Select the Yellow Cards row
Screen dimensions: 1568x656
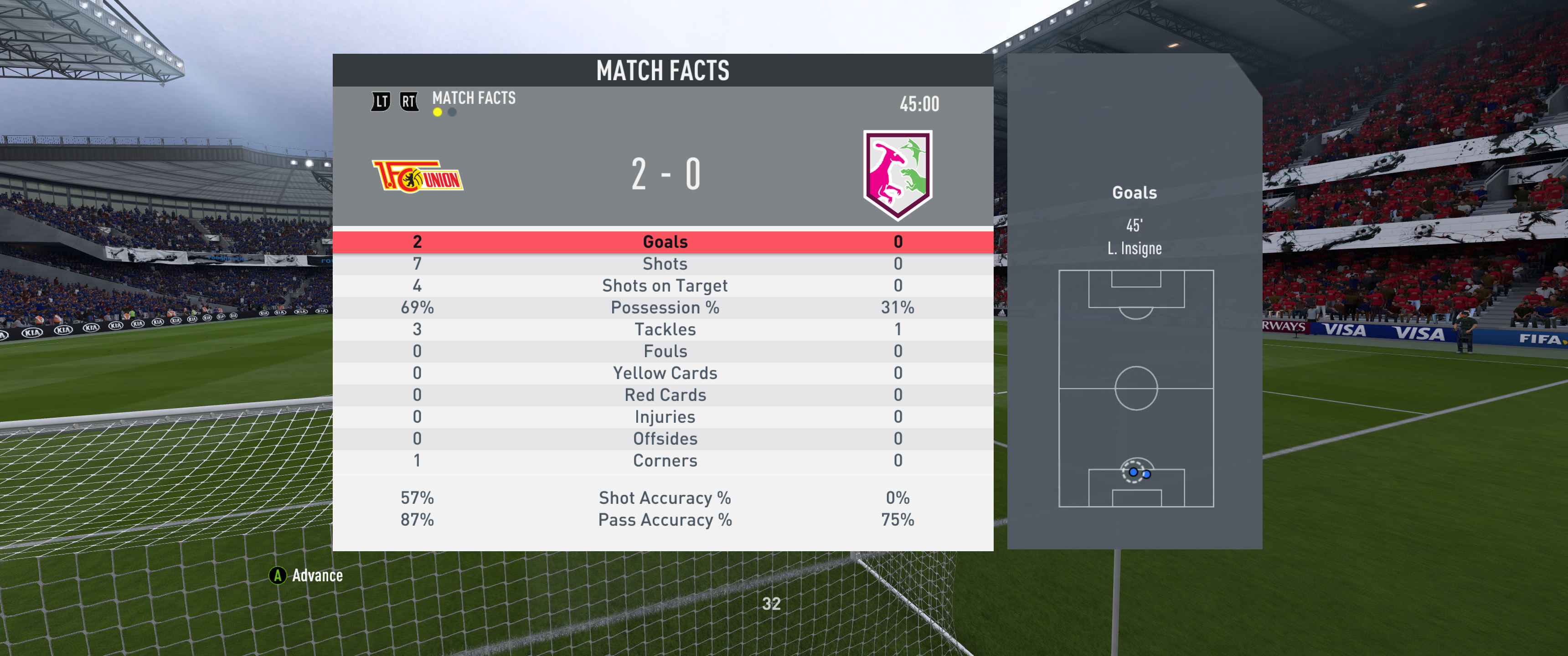pos(665,373)
